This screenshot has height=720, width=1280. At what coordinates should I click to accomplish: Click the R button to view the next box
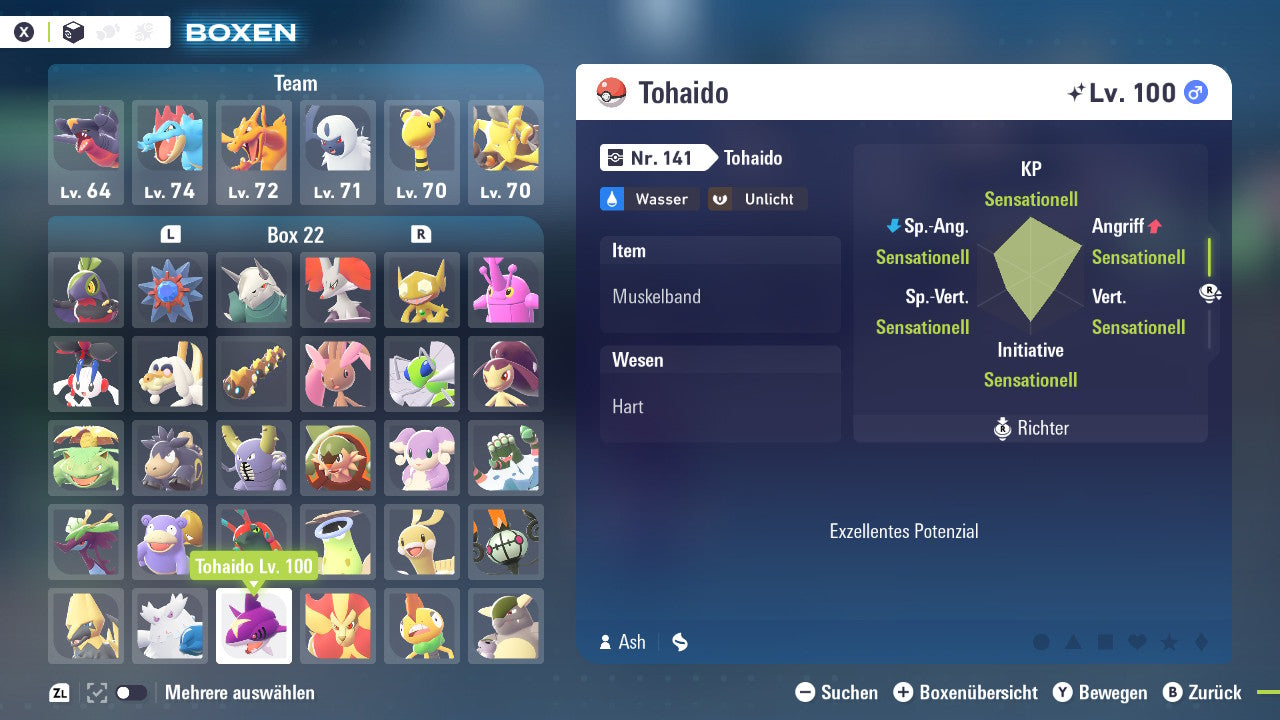click(x=422, y=234)
